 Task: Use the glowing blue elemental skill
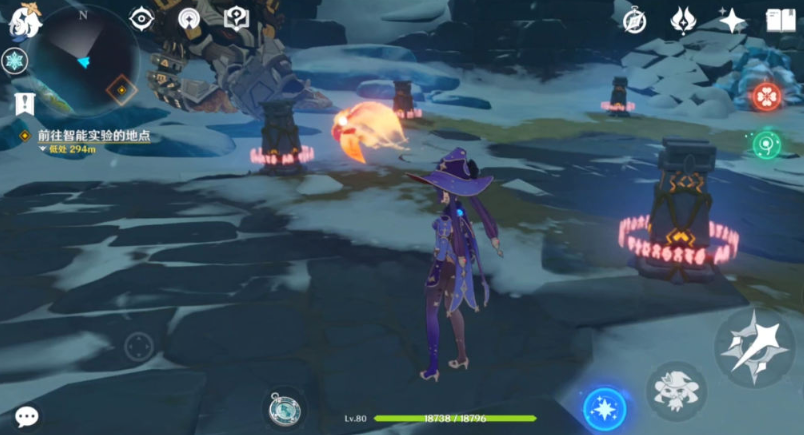[x=605, y=408]
